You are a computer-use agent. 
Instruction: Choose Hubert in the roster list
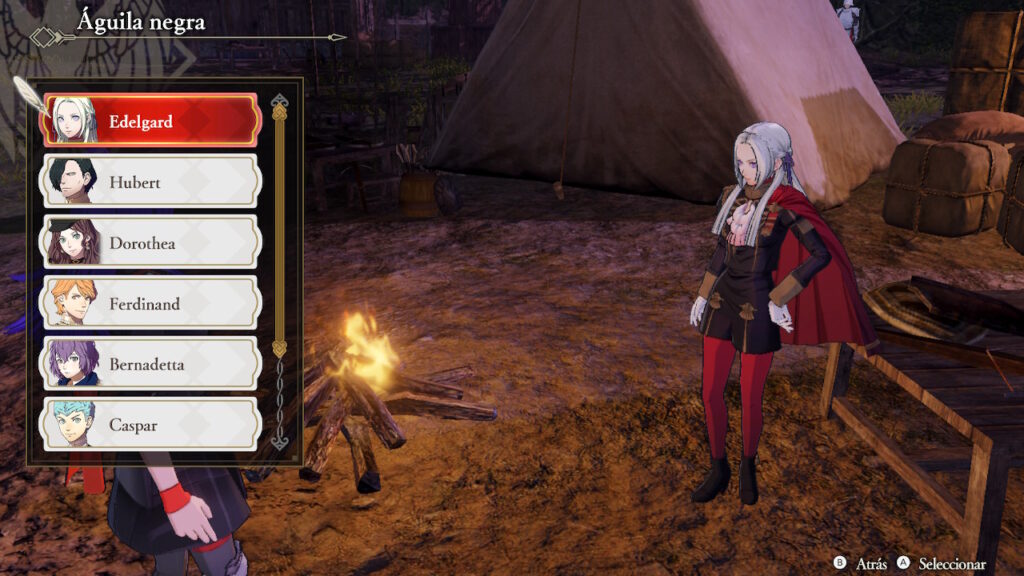[150, 182]
